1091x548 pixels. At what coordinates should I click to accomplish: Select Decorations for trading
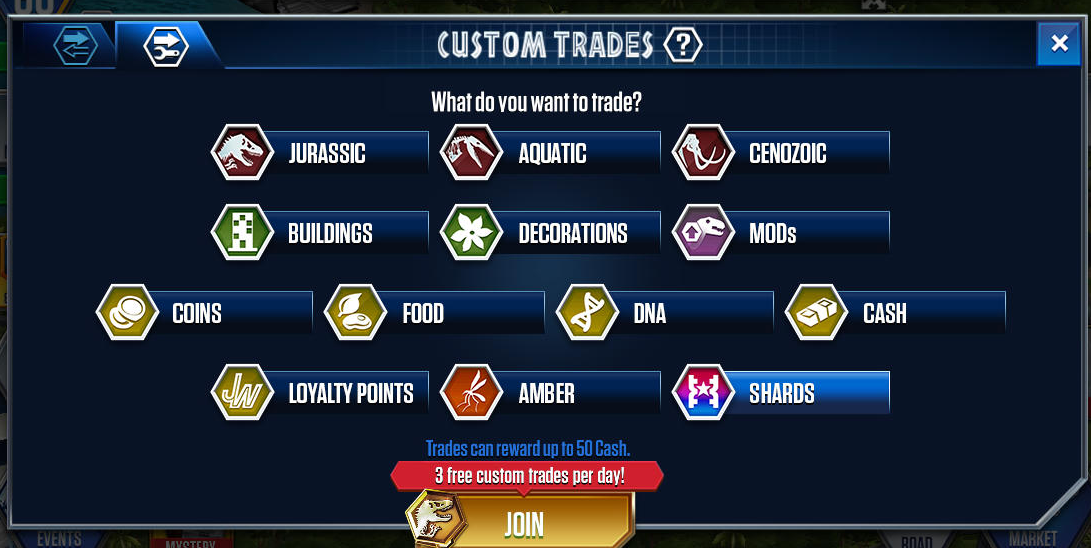point(550,233)
